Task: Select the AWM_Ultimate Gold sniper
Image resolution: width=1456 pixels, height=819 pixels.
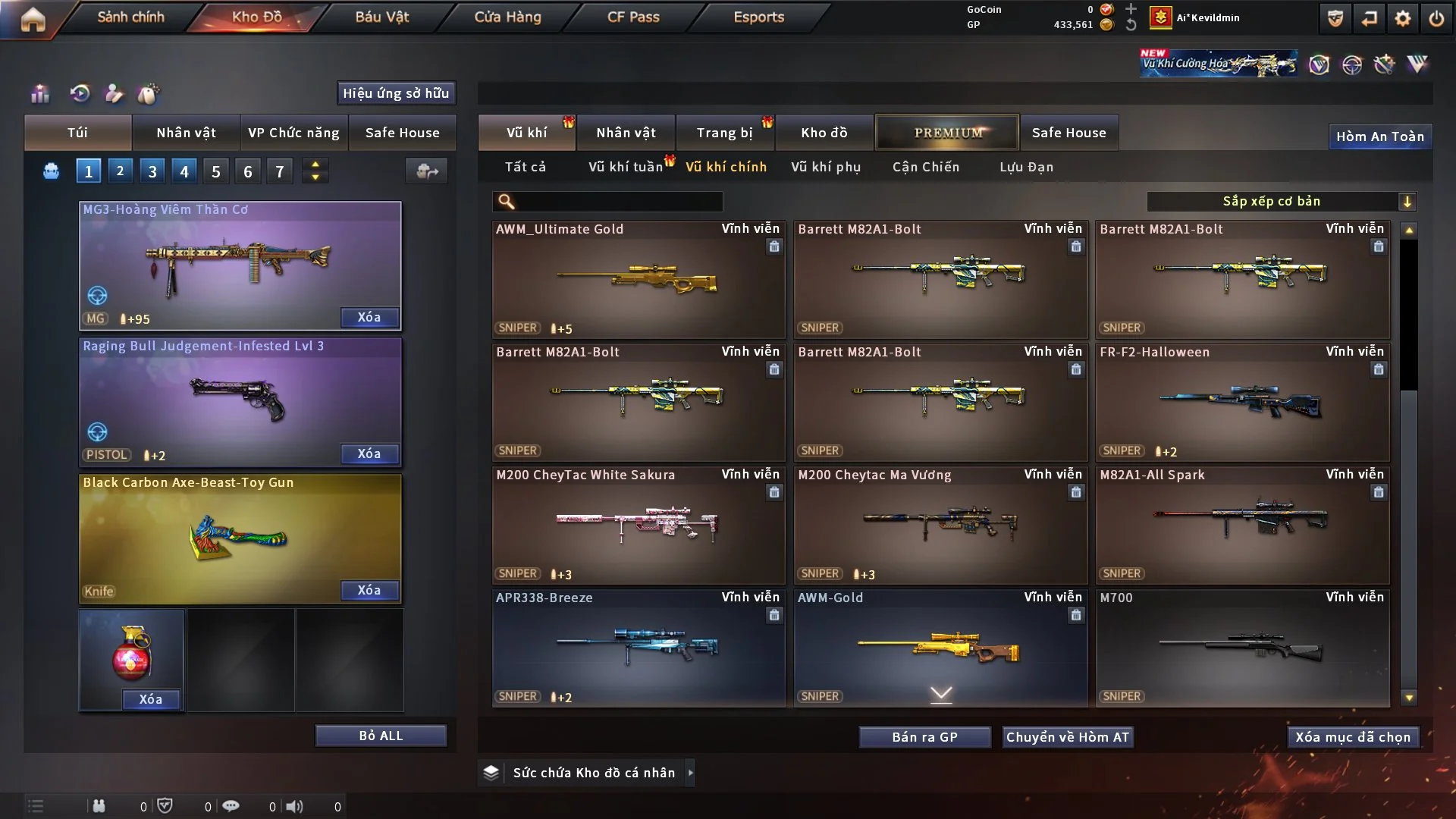Action: pyautogui.click(x=638, y=279)
